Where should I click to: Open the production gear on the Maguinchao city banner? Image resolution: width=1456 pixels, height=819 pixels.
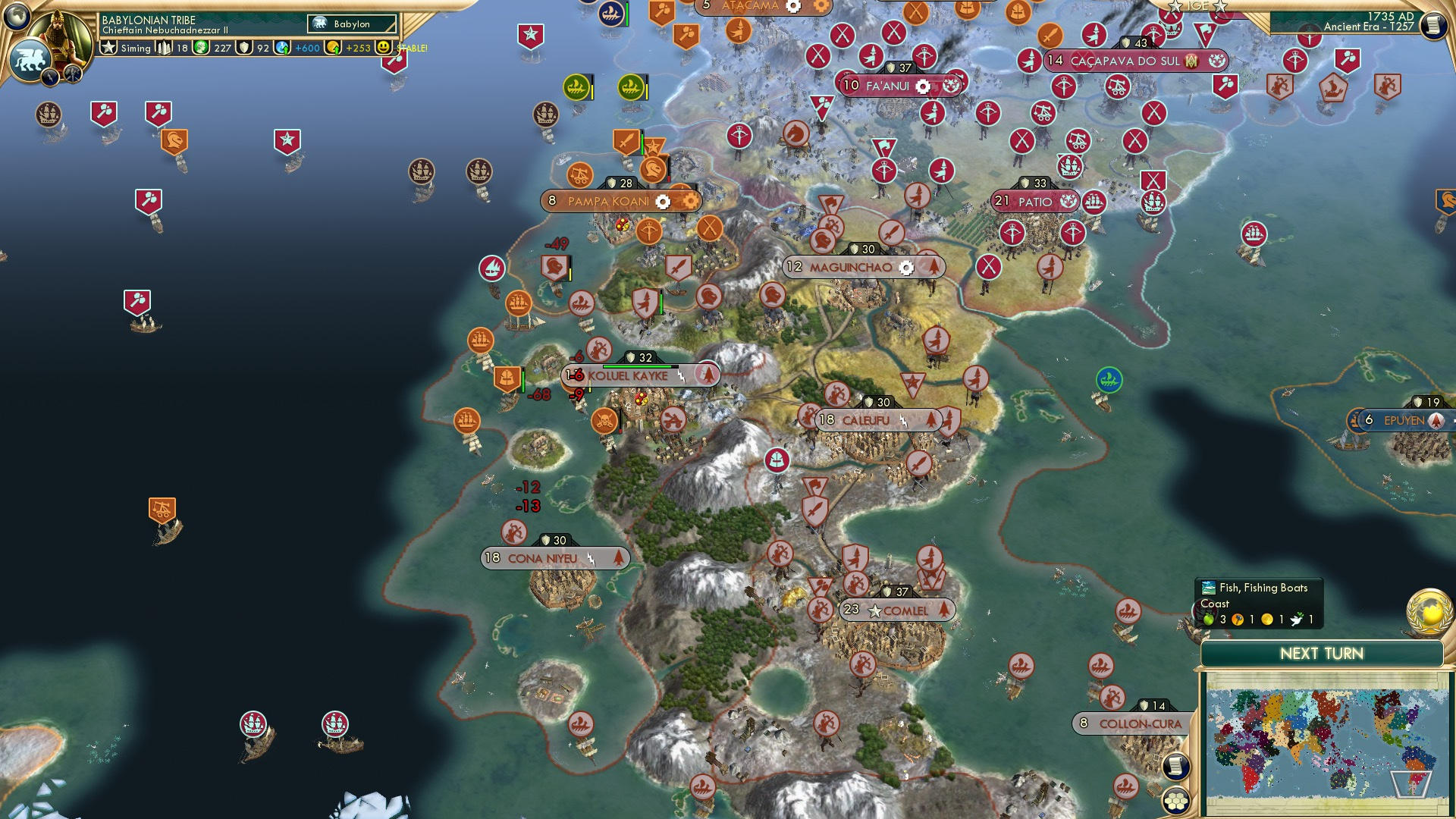(x=907, y=267)
